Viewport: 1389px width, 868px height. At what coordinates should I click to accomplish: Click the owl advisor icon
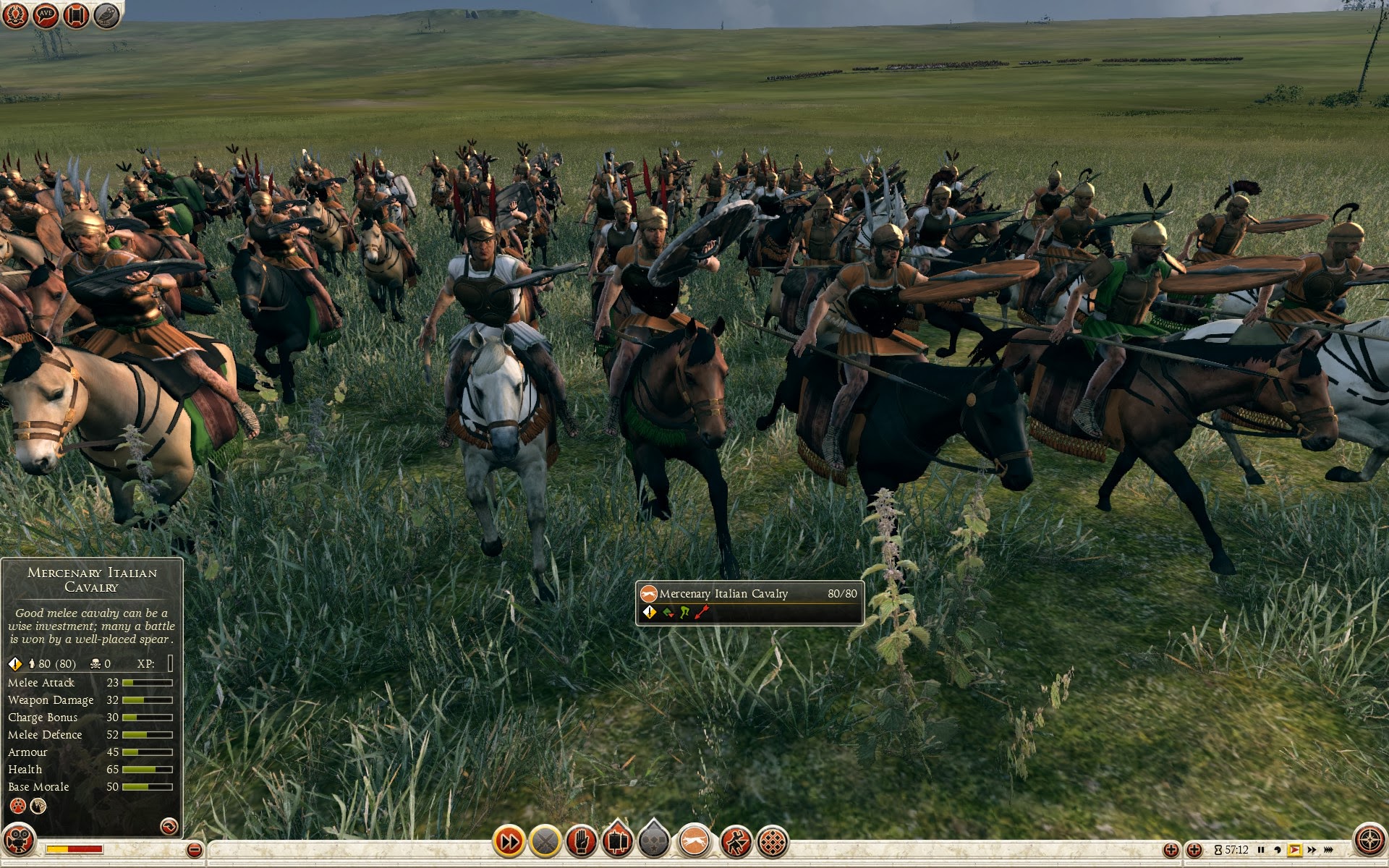(106, 15)
